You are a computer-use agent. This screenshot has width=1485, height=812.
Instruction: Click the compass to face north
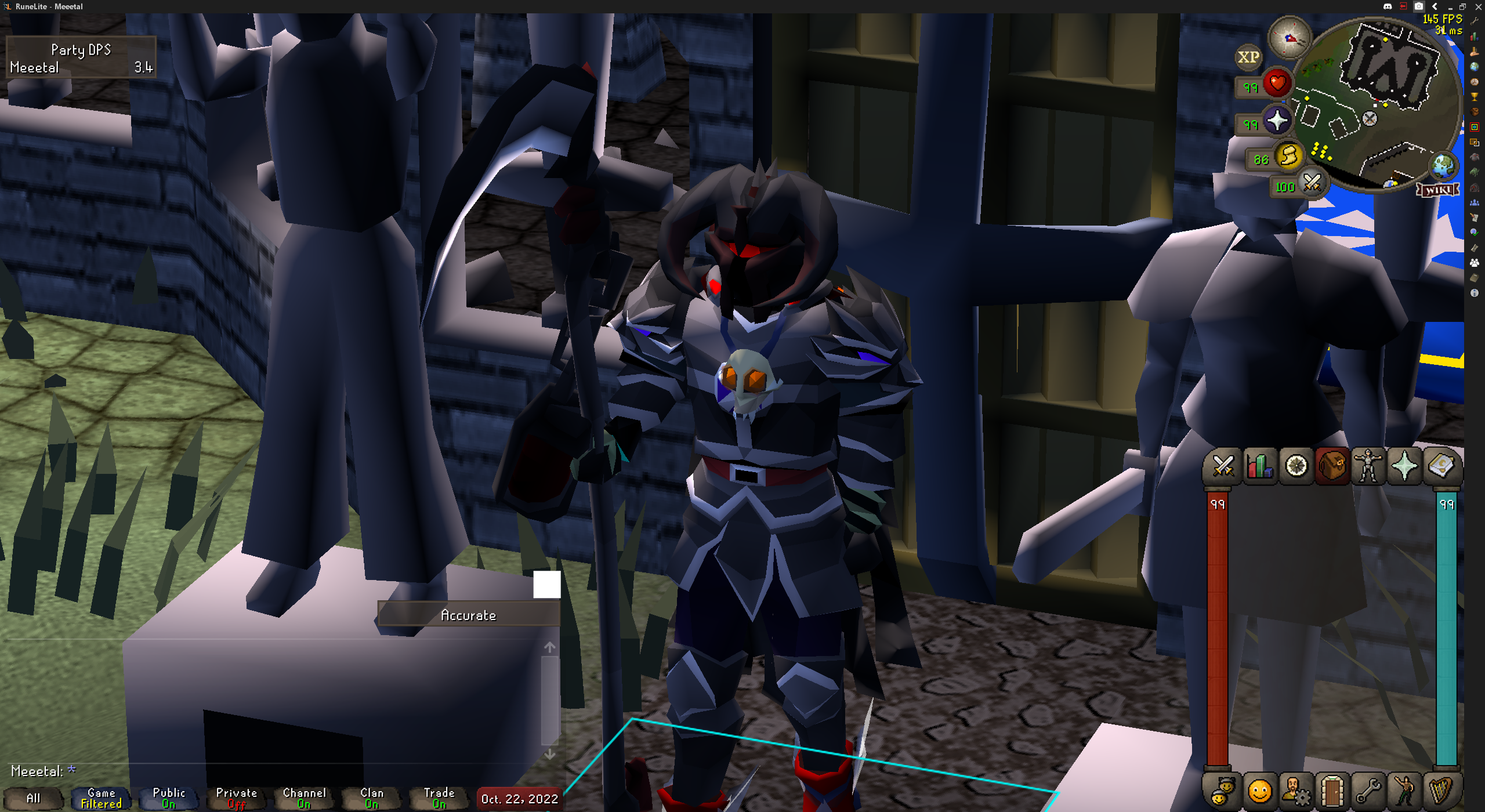1290,38
